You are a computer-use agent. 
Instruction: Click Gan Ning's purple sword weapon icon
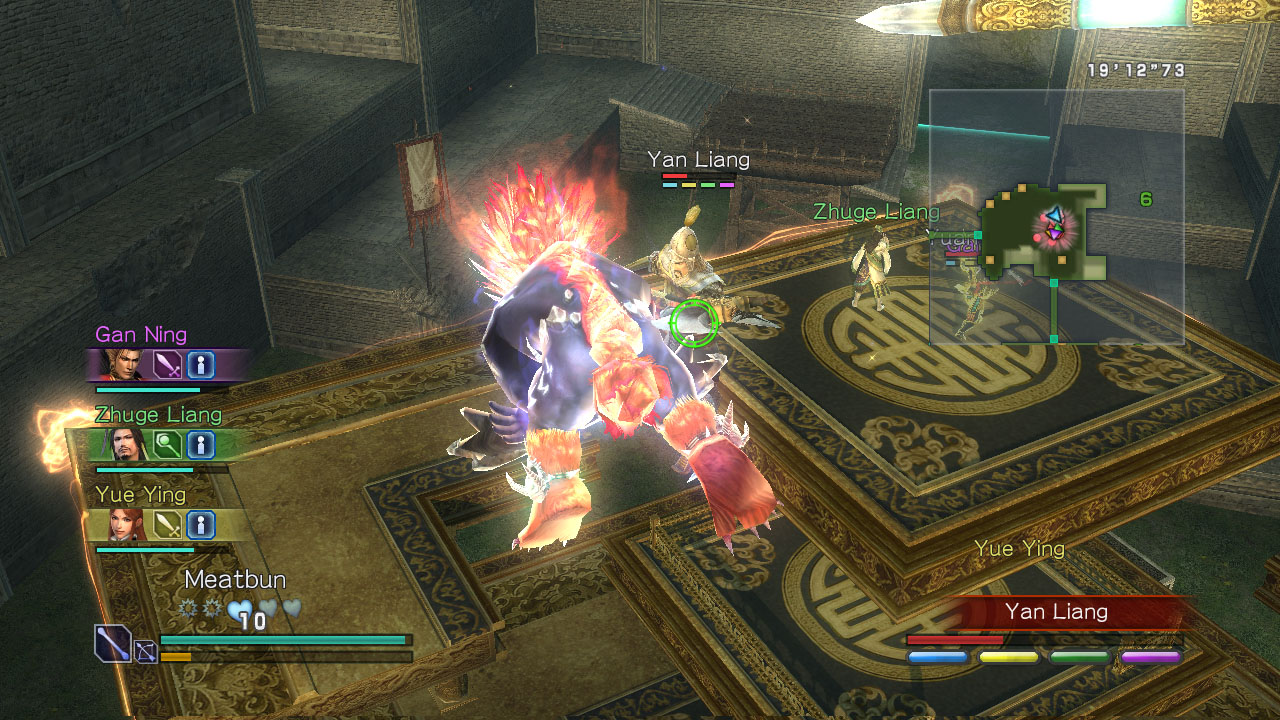click(168, 365)
